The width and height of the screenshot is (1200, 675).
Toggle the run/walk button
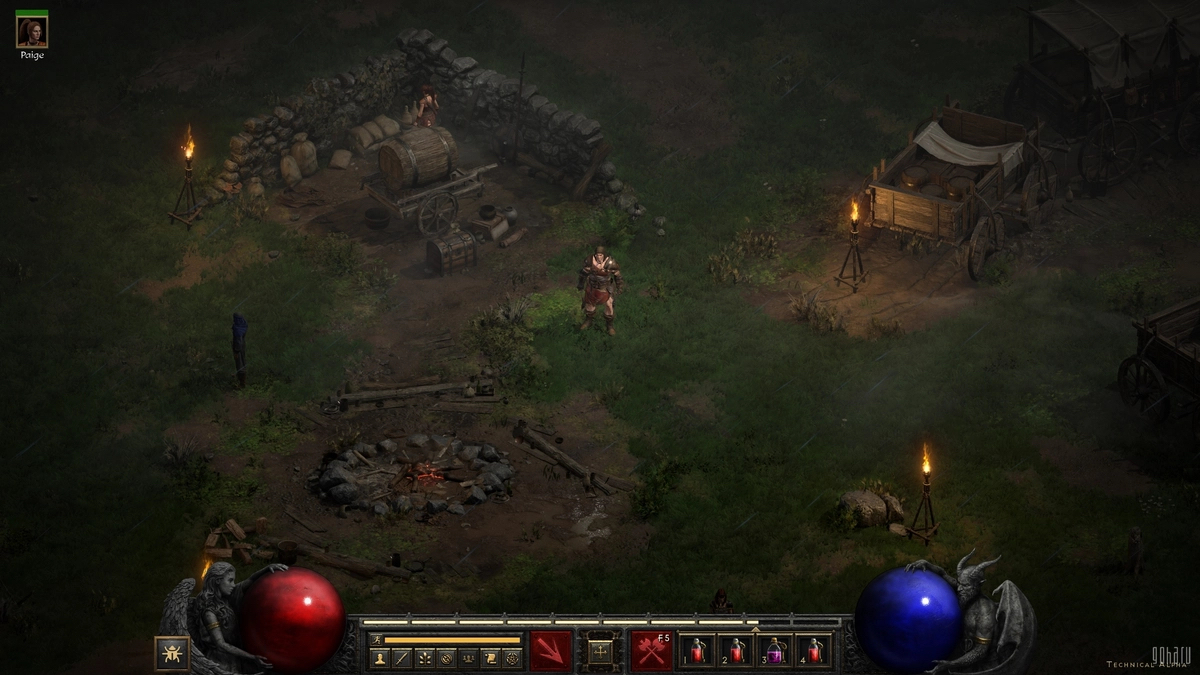click(376, 639)
